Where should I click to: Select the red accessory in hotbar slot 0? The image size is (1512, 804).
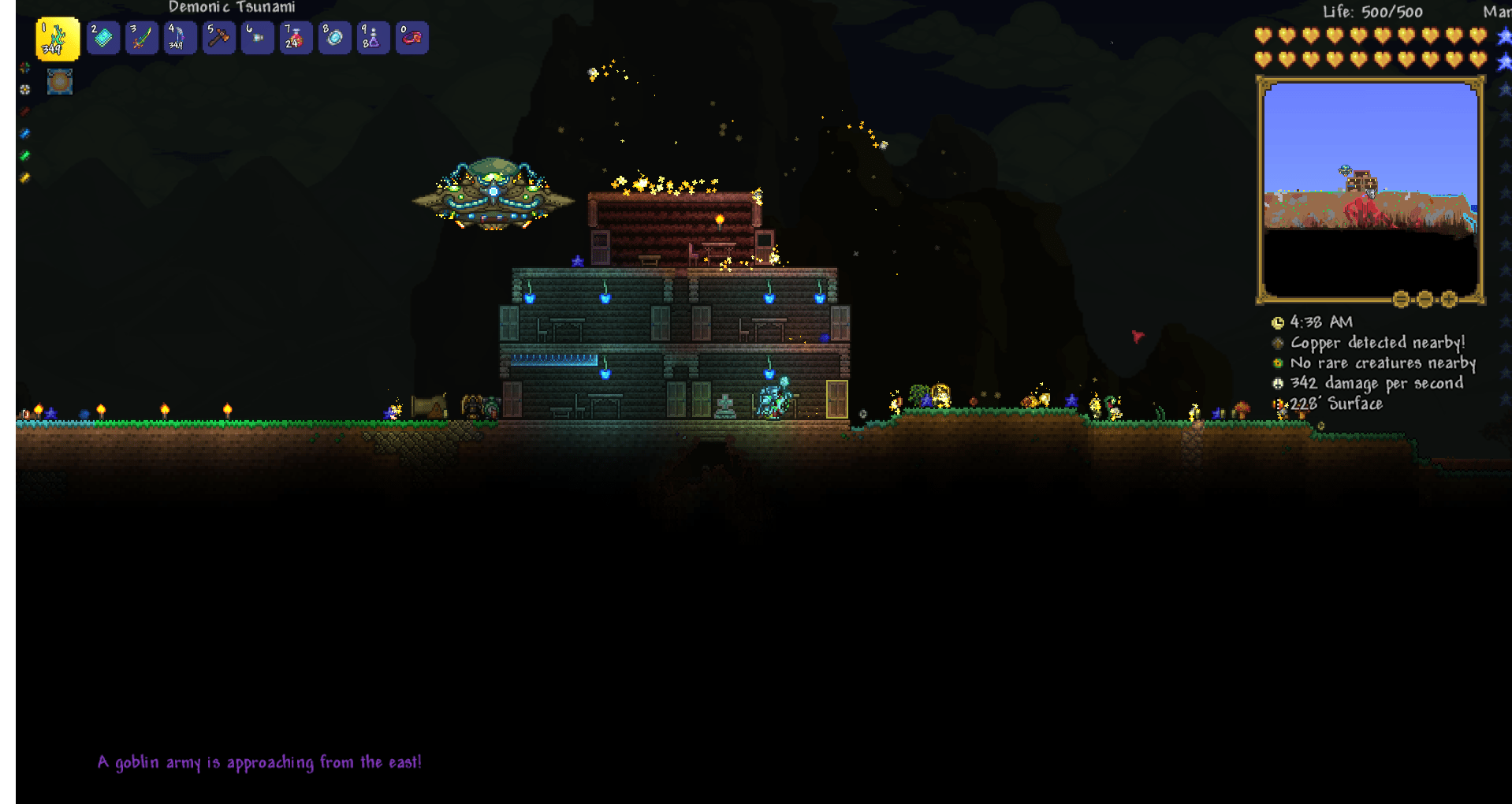point(411,37)
